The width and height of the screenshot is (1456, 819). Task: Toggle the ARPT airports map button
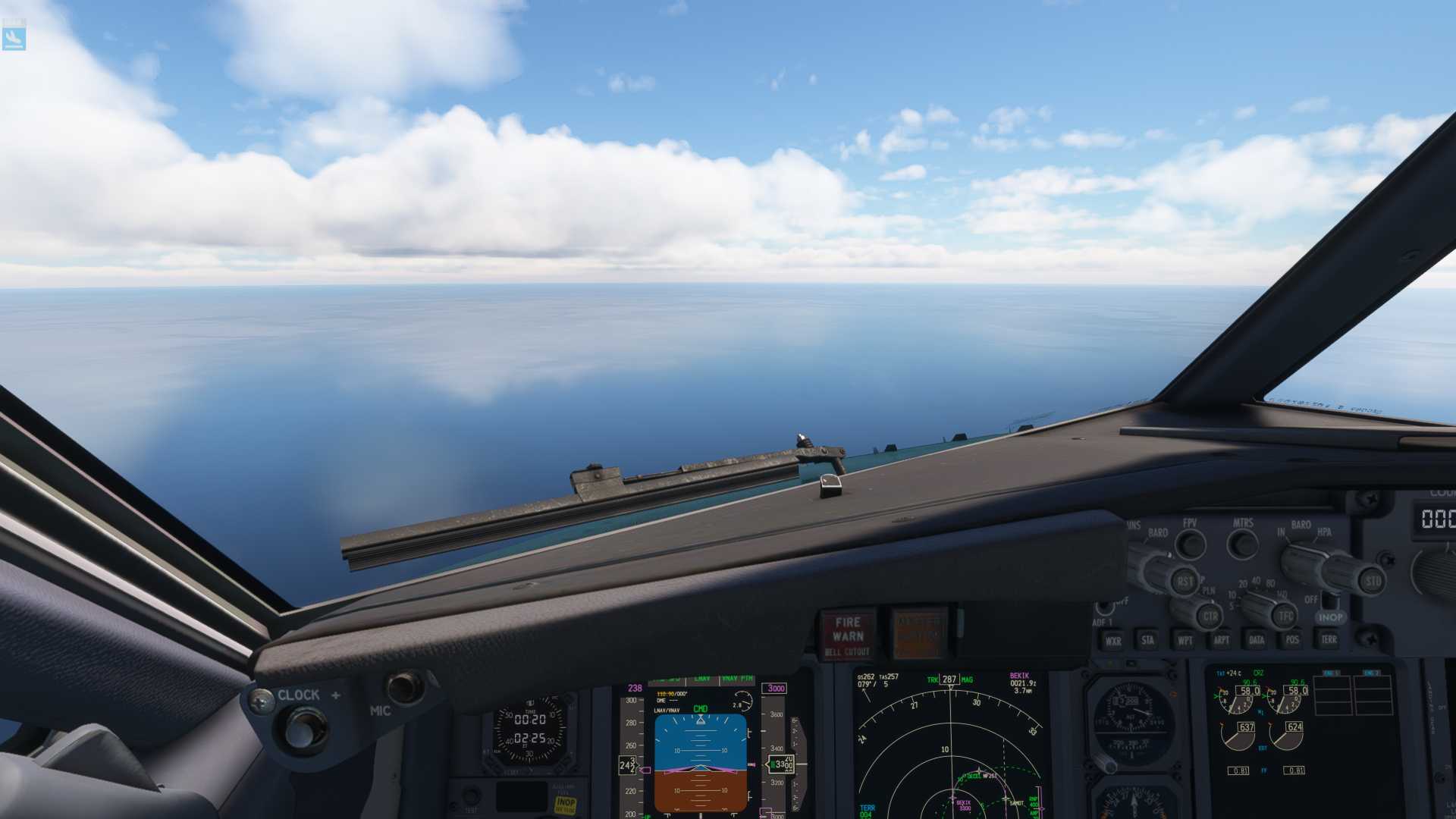point(1221,640)
